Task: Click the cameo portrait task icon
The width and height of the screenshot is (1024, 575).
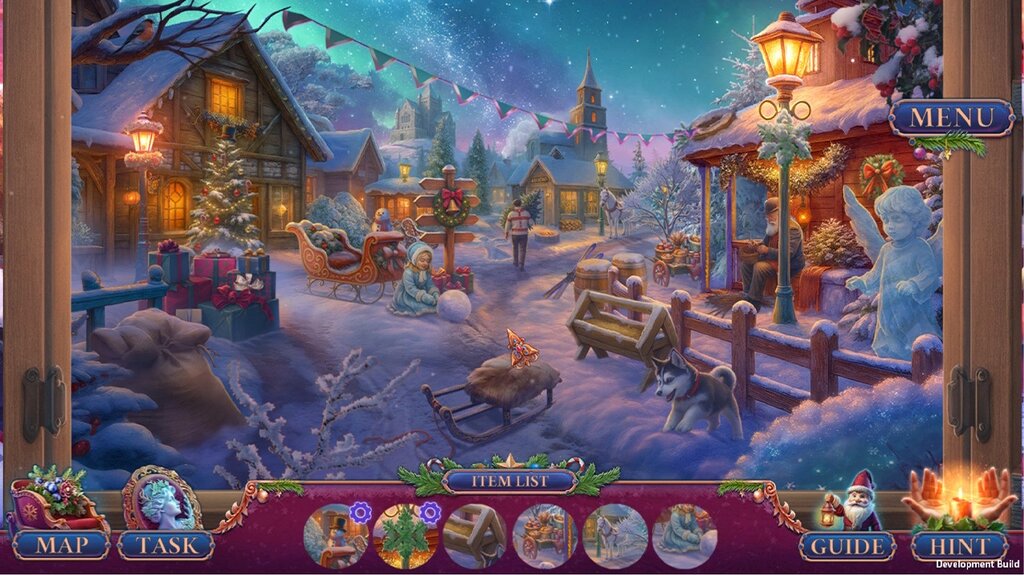Action: 161,499
